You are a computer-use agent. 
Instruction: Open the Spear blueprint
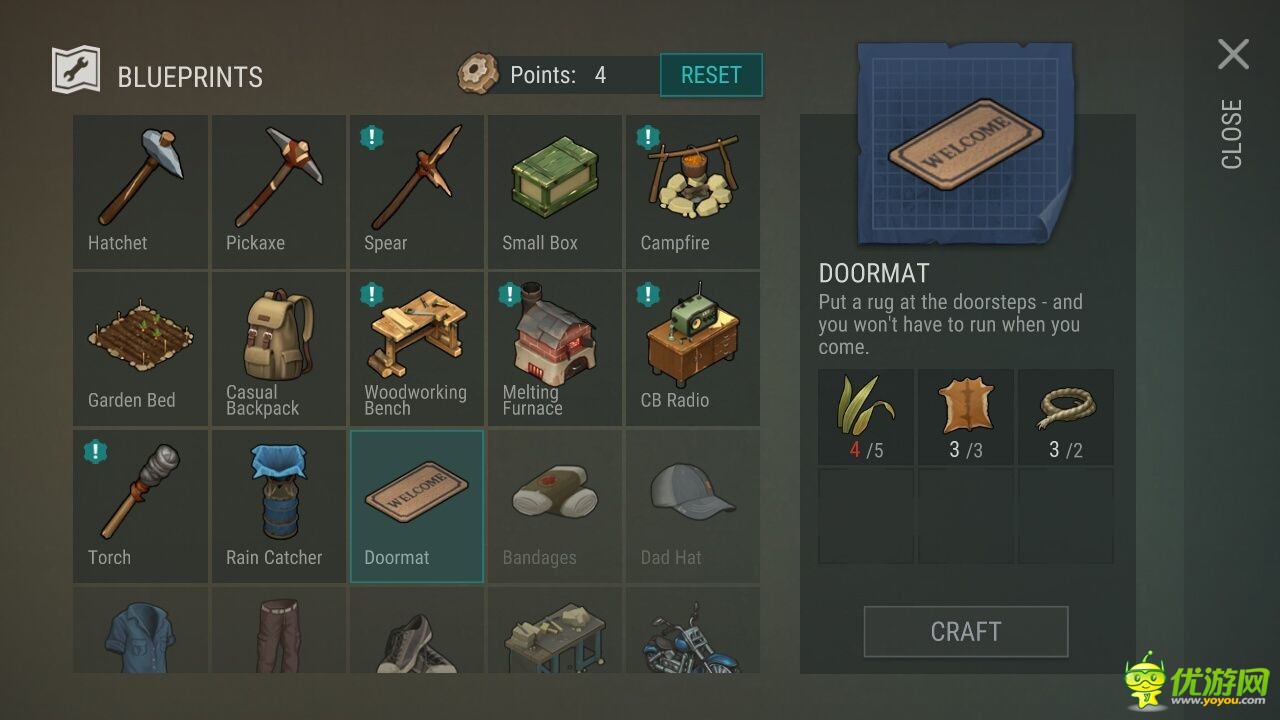point(416,191)
